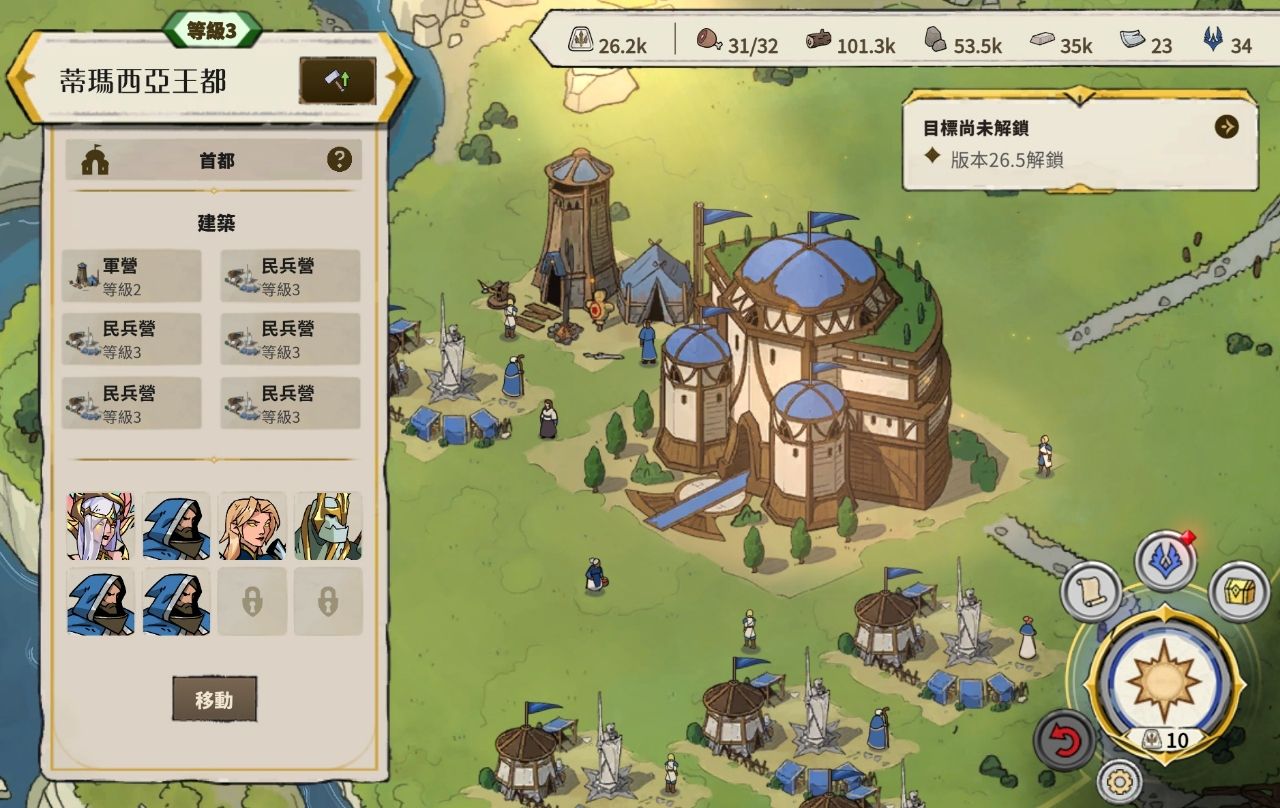Open the treasure chest menu
The image size is (1280, 808).
pos(1239,592)
